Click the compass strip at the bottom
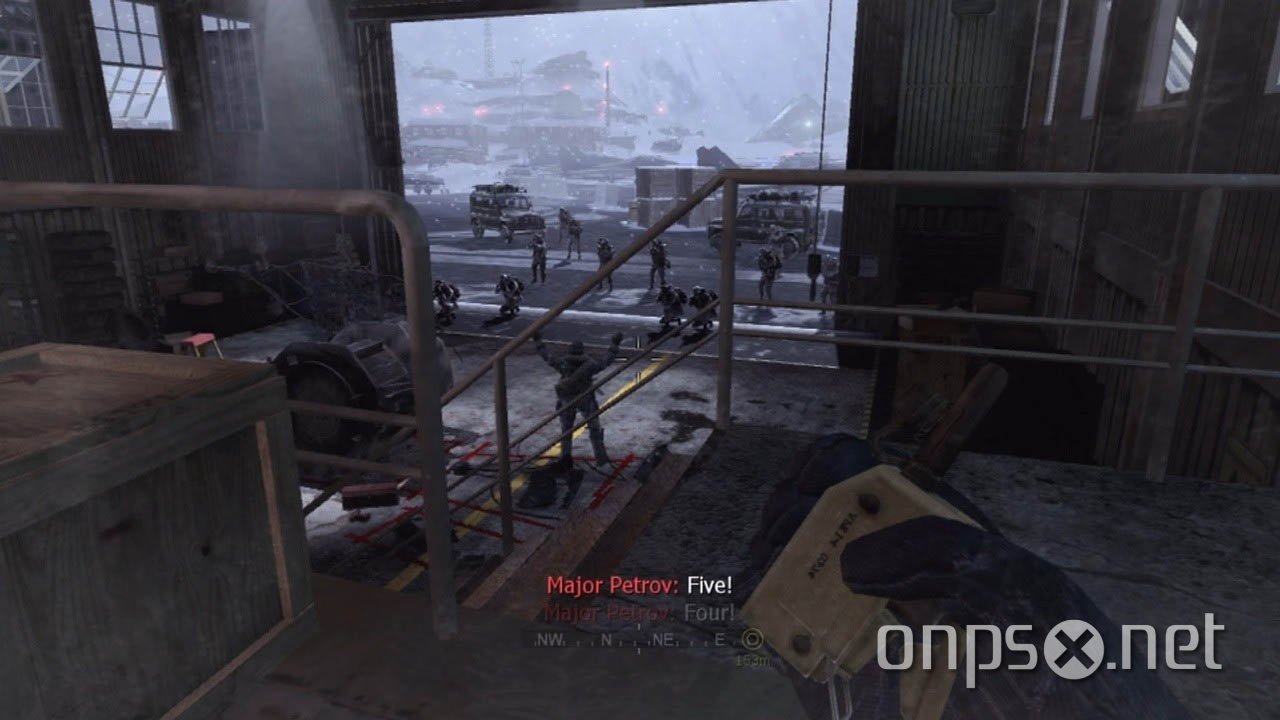The width and height of the screenshot is (1280, 720). (640, 640)
